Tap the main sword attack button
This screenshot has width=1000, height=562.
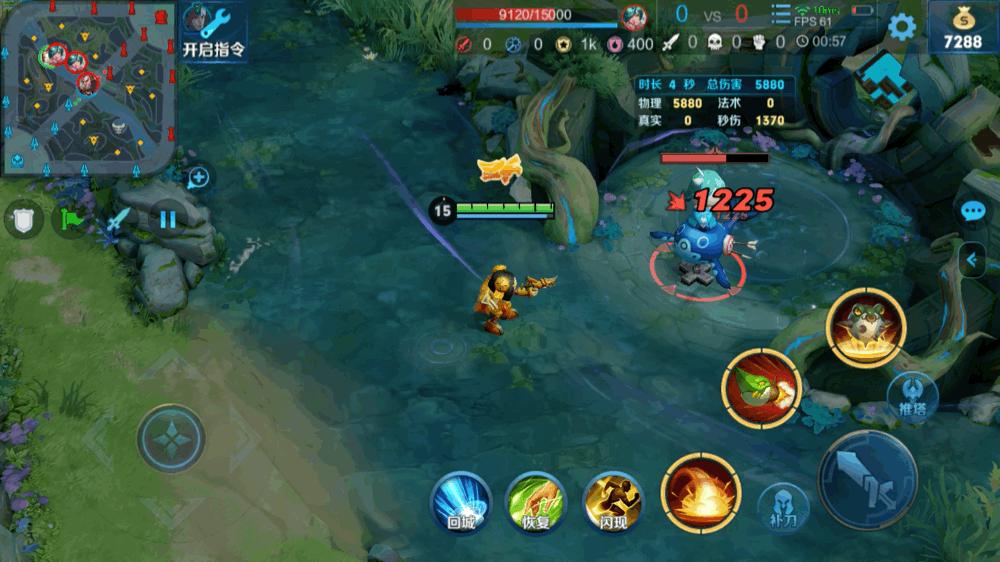coord(867,479)
